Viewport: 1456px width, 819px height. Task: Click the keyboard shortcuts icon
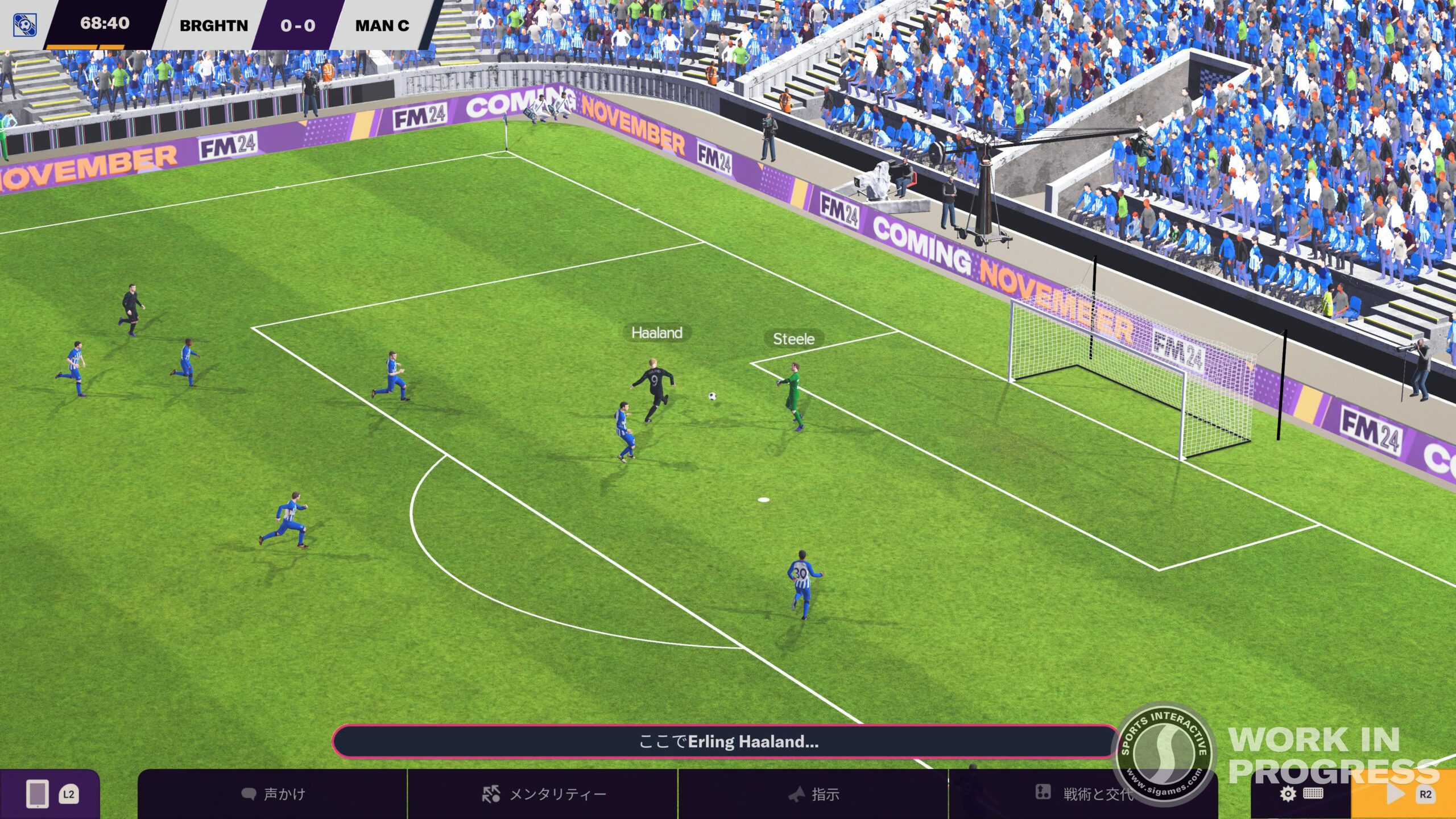(1313, 794)
